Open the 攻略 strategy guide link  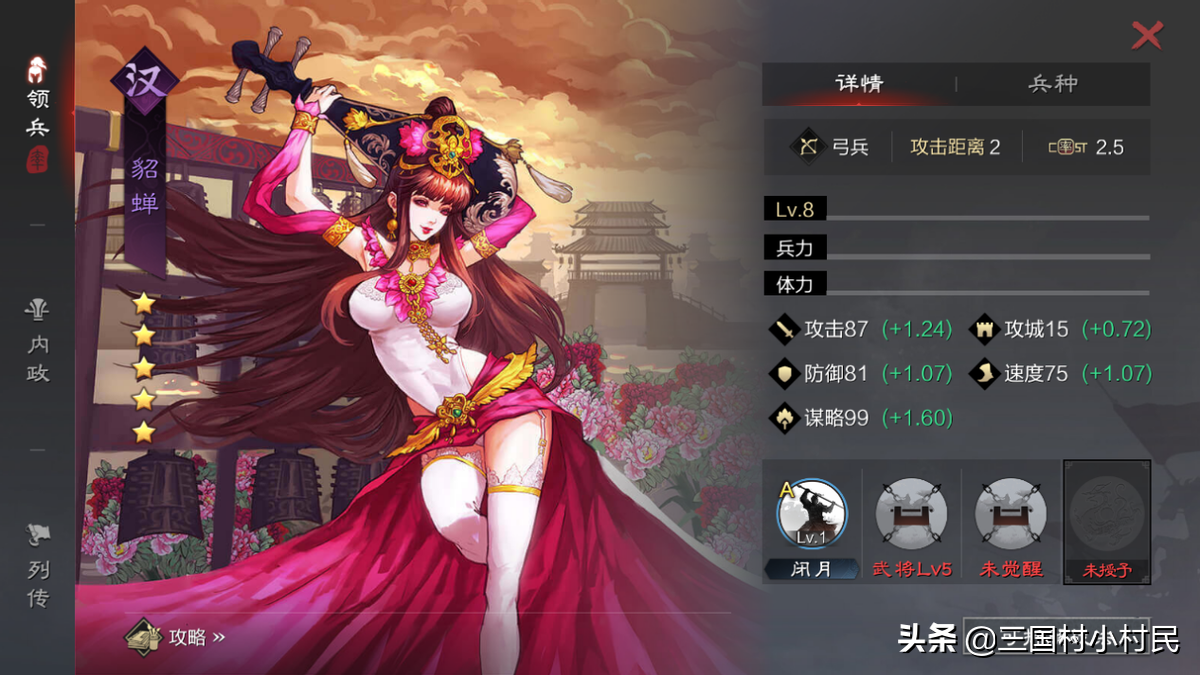coord(176,636)
